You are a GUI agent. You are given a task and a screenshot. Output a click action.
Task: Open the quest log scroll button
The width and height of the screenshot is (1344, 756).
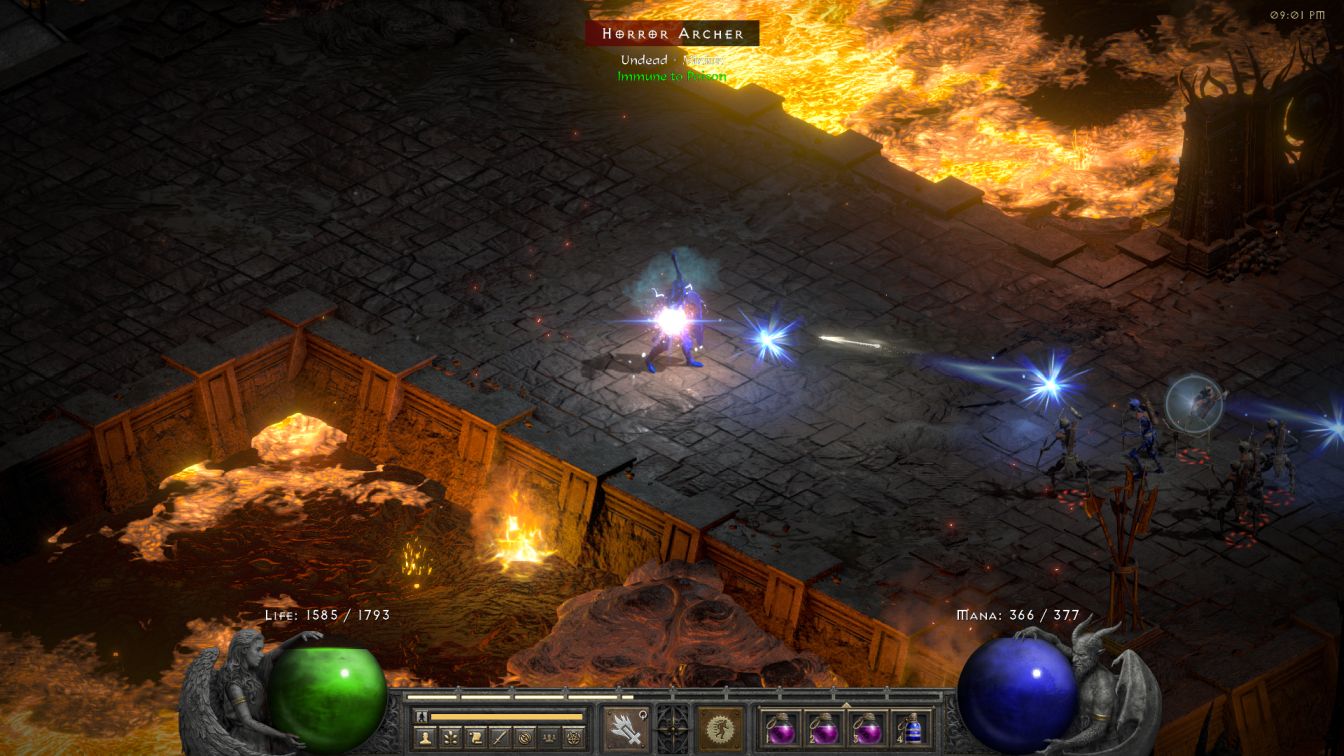[475, 738]
